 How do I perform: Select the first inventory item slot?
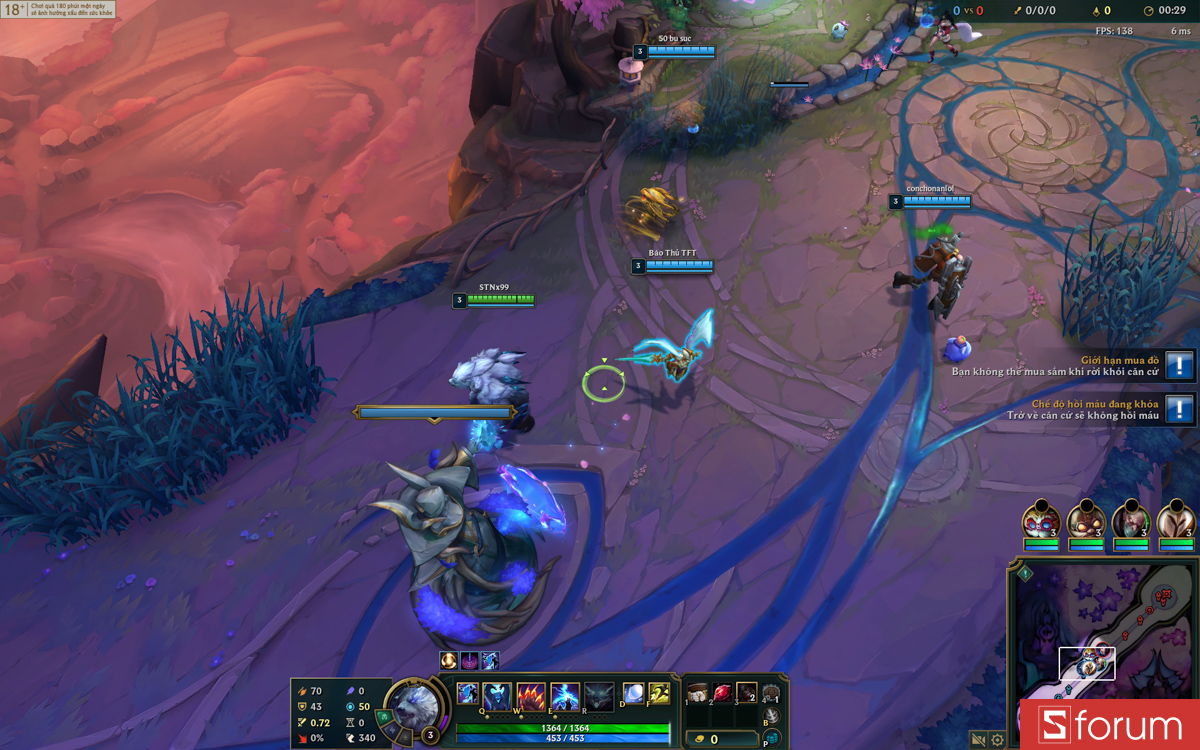point(698,693)
